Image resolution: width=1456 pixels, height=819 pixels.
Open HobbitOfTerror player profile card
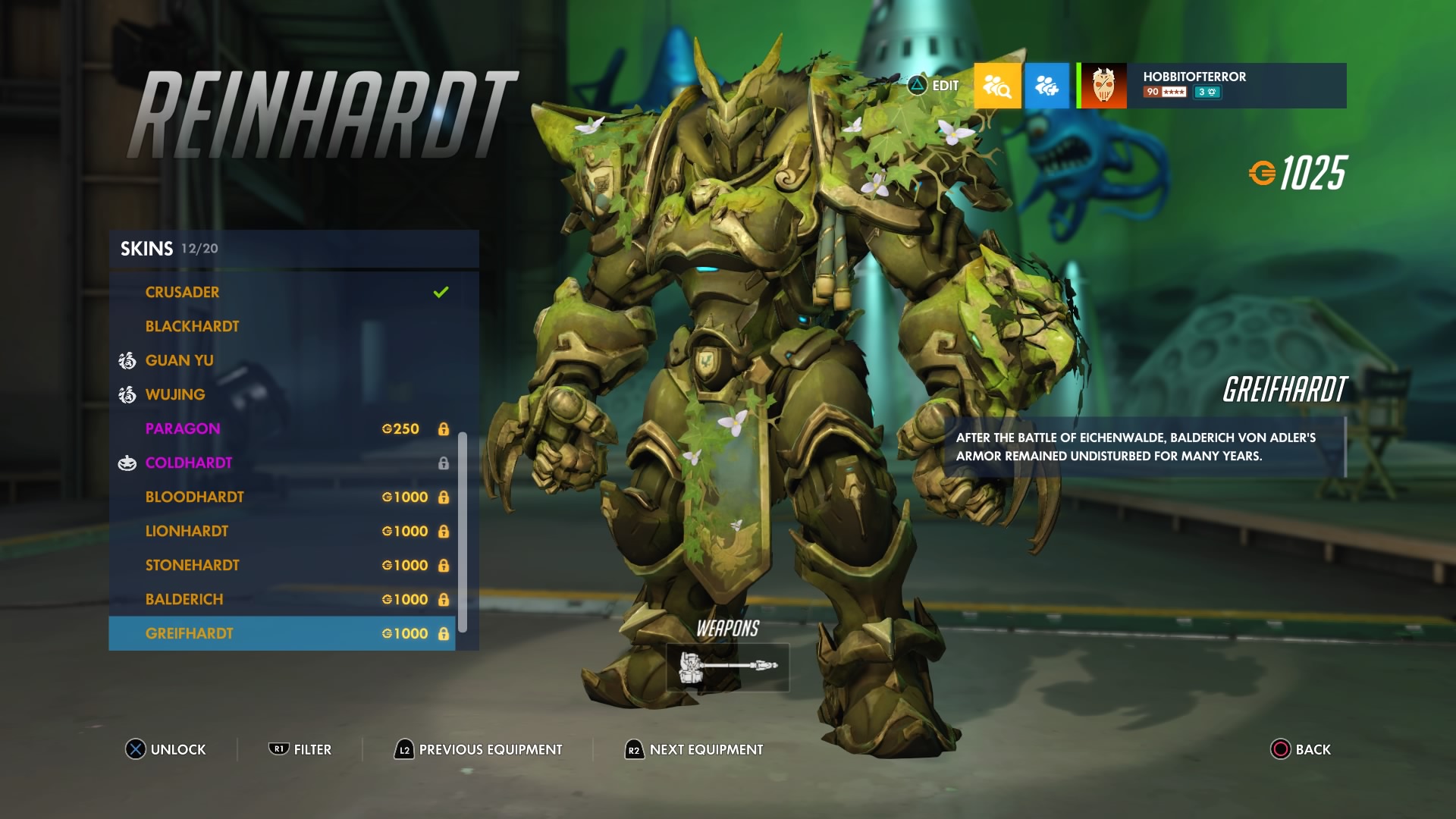click(x=1213, y=86)
